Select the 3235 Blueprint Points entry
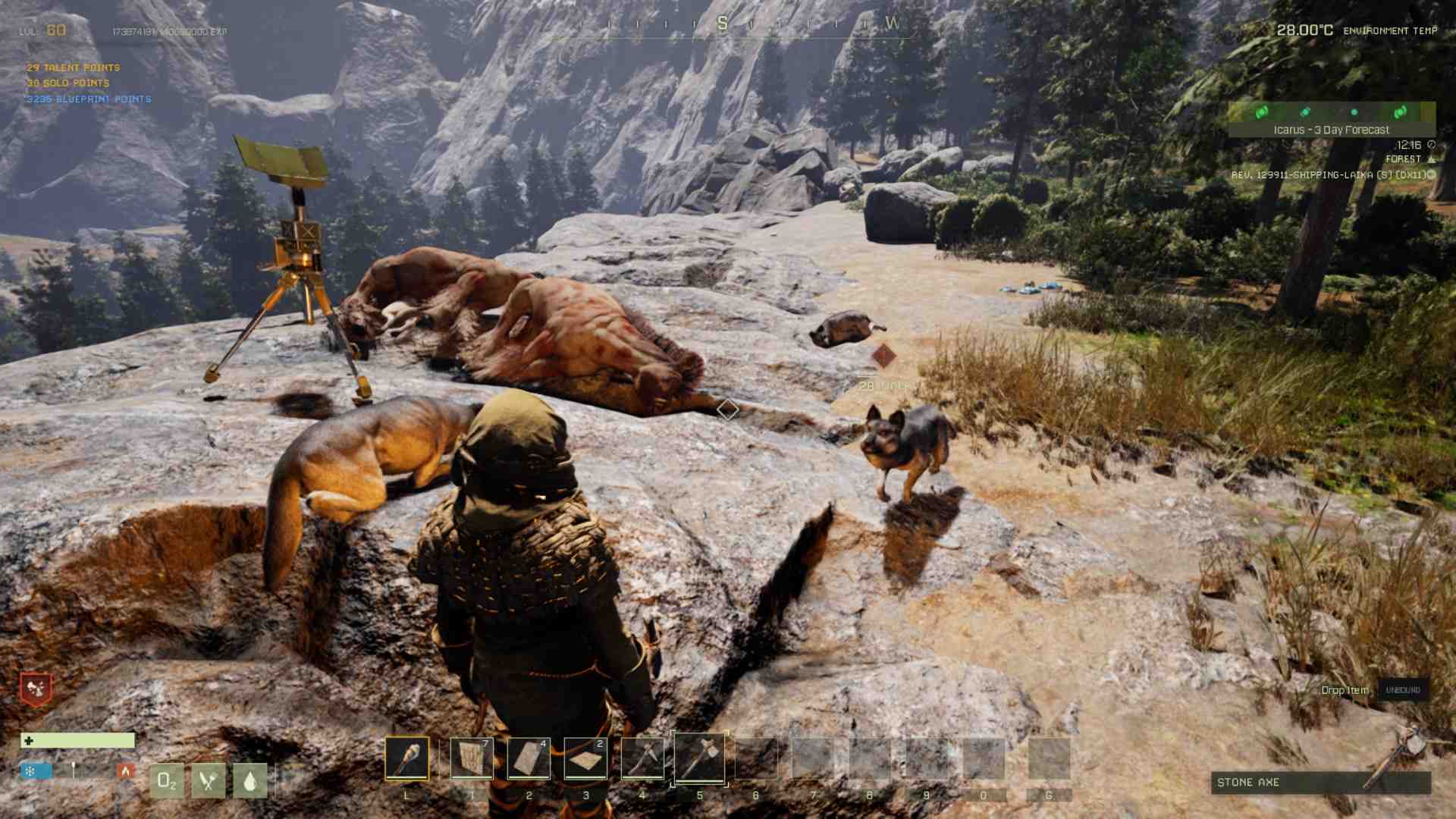 [x=88, y=99]
